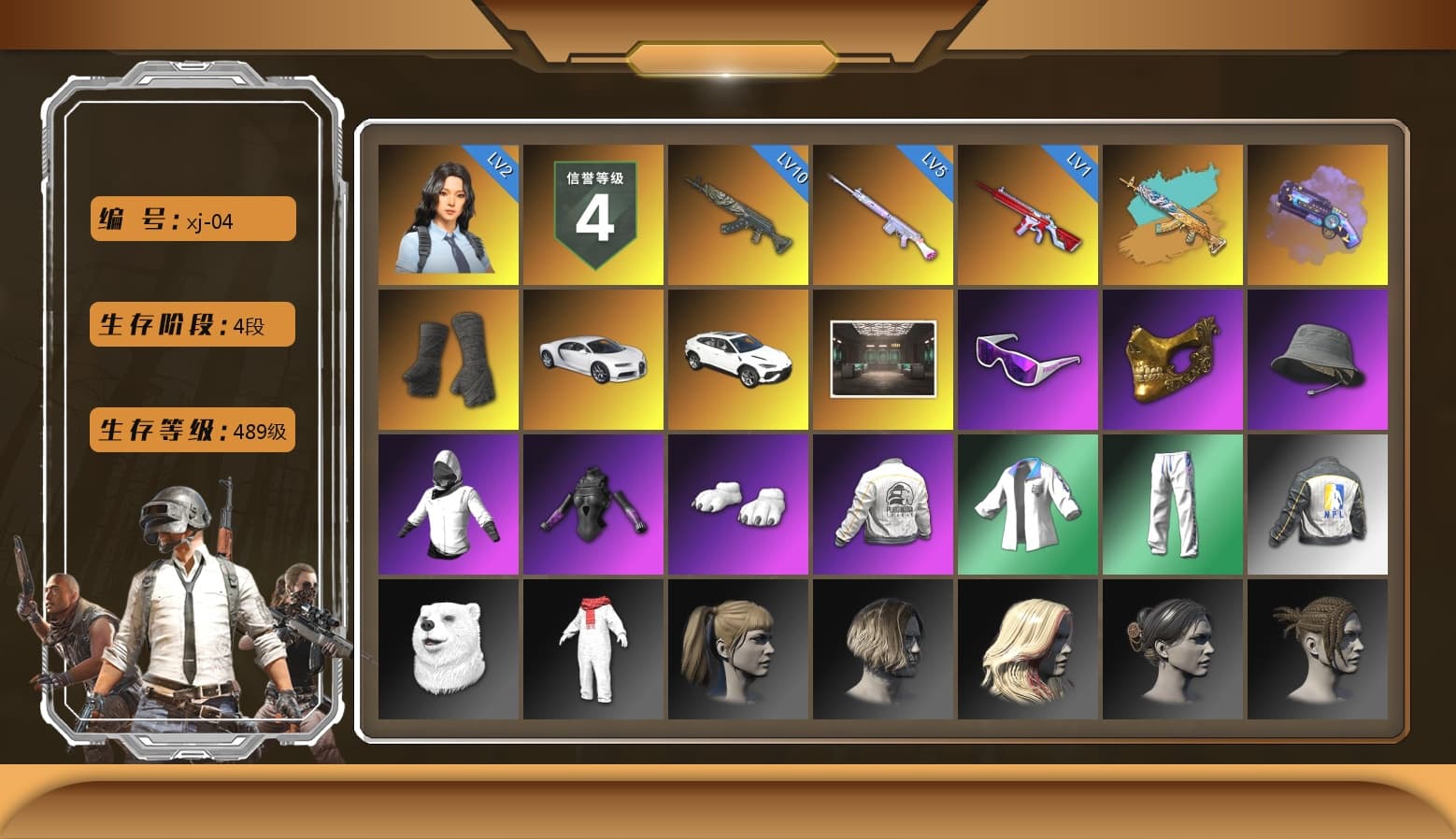Select the purple futuristic pistol skin

click(1319, 215)
